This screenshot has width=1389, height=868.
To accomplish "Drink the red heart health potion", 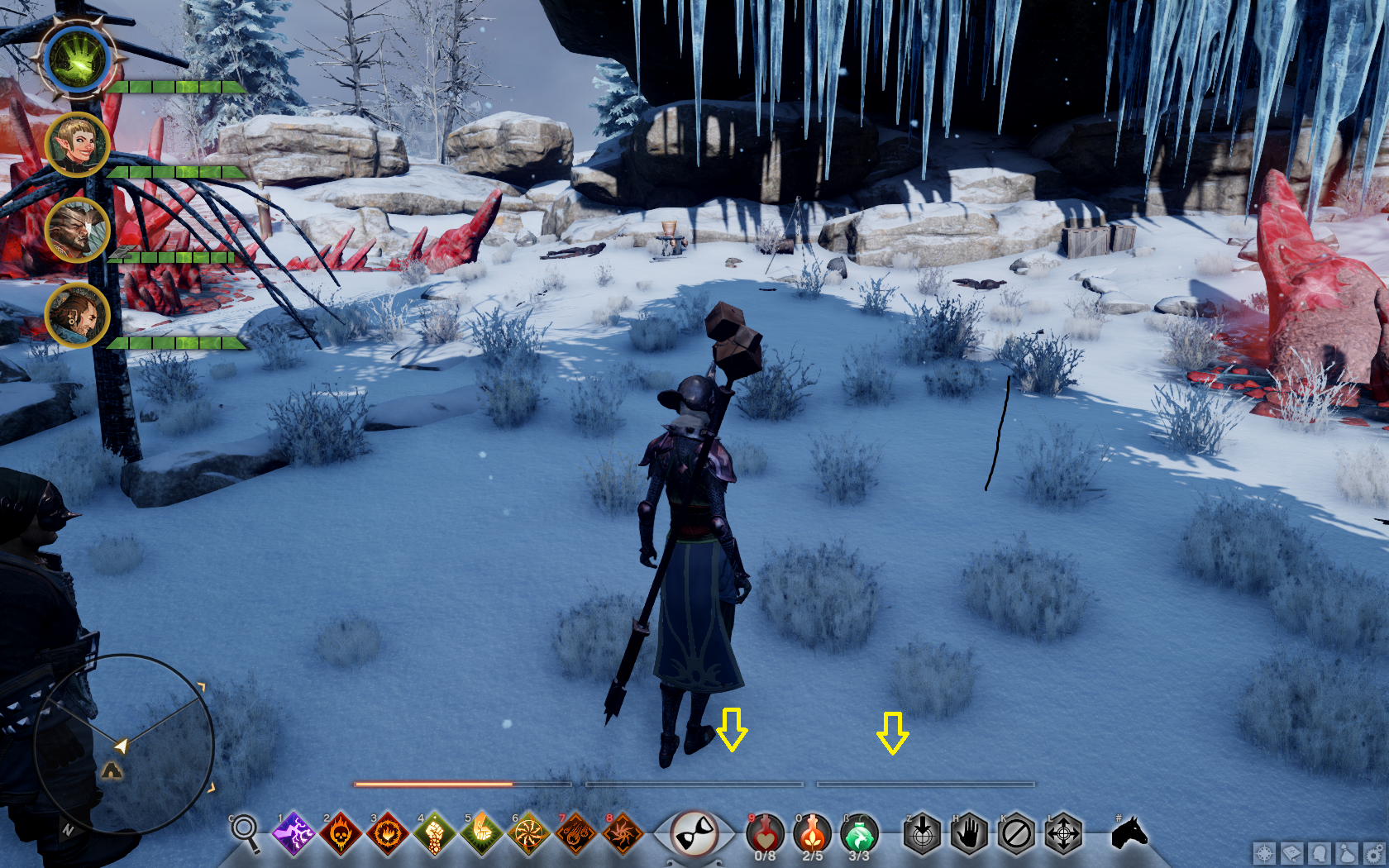I will 765,834.
